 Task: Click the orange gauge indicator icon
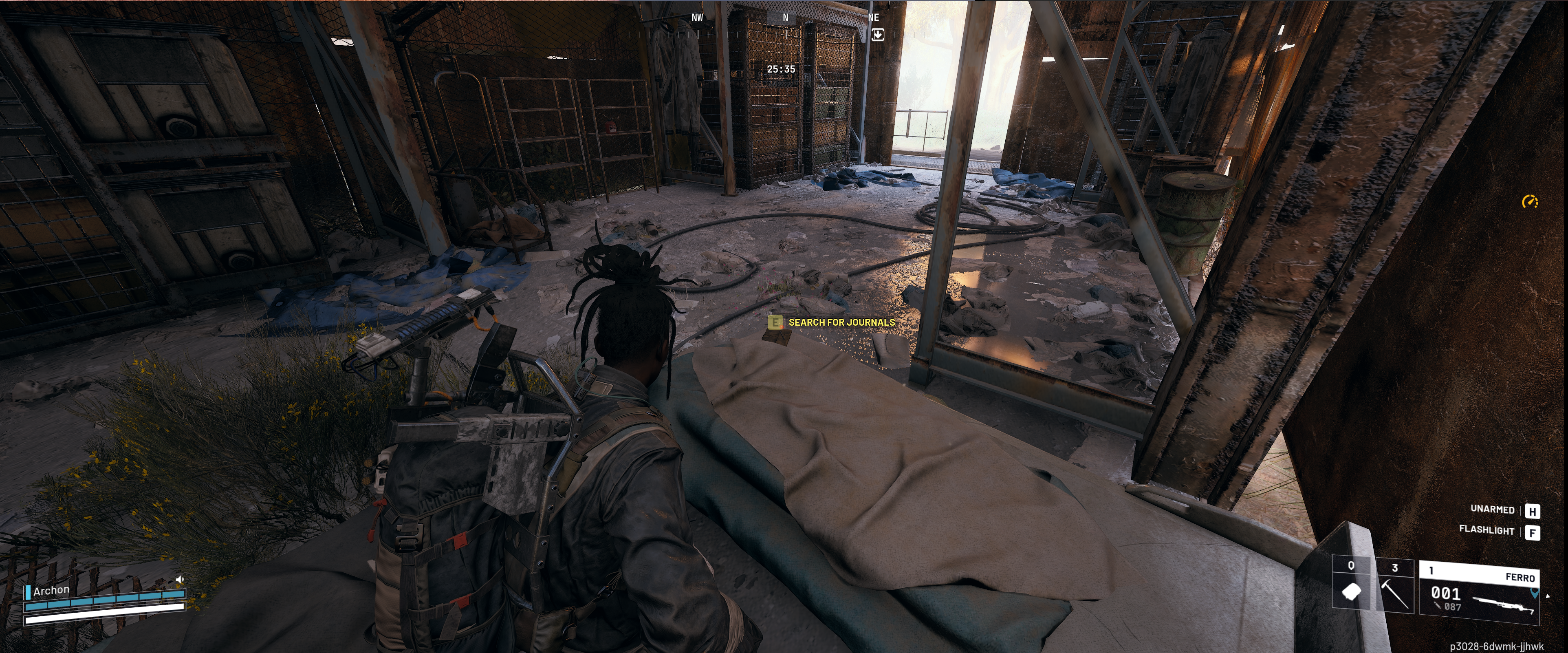click(1530, 202)
